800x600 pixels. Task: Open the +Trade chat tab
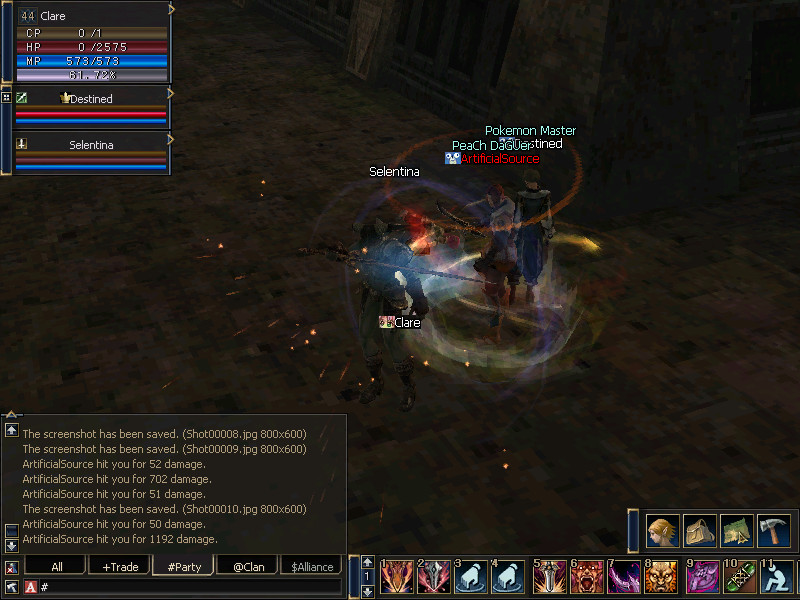coord(120,567)
